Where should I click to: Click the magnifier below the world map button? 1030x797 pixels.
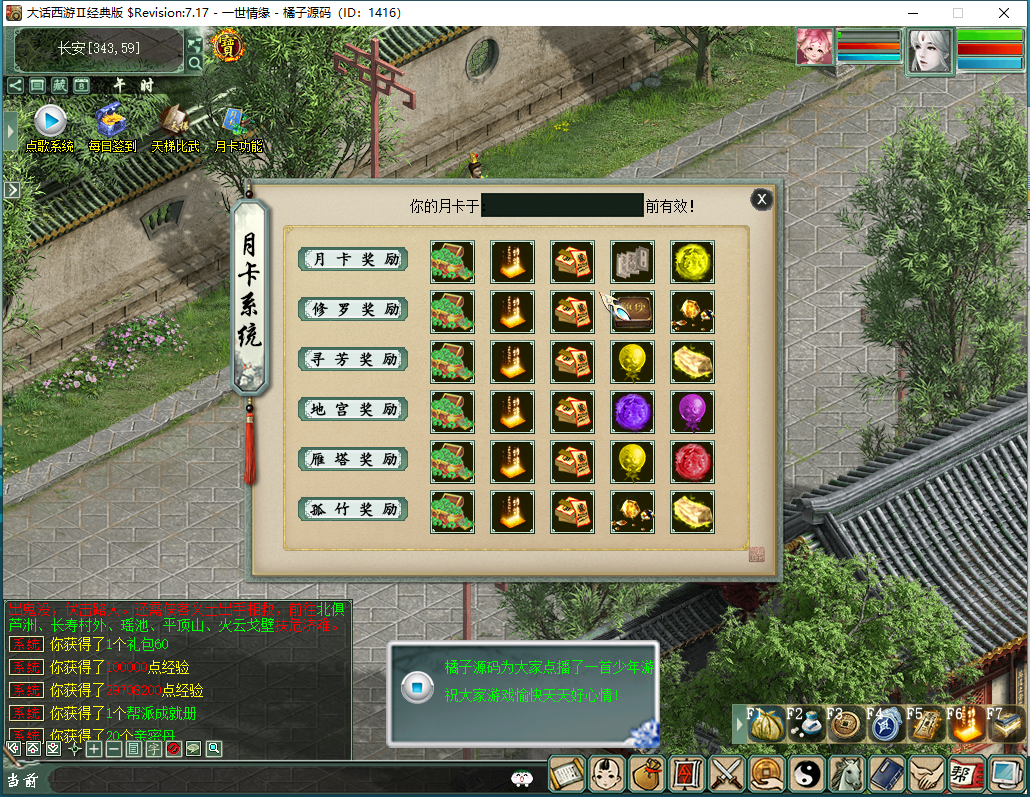[x=195, y=63]
